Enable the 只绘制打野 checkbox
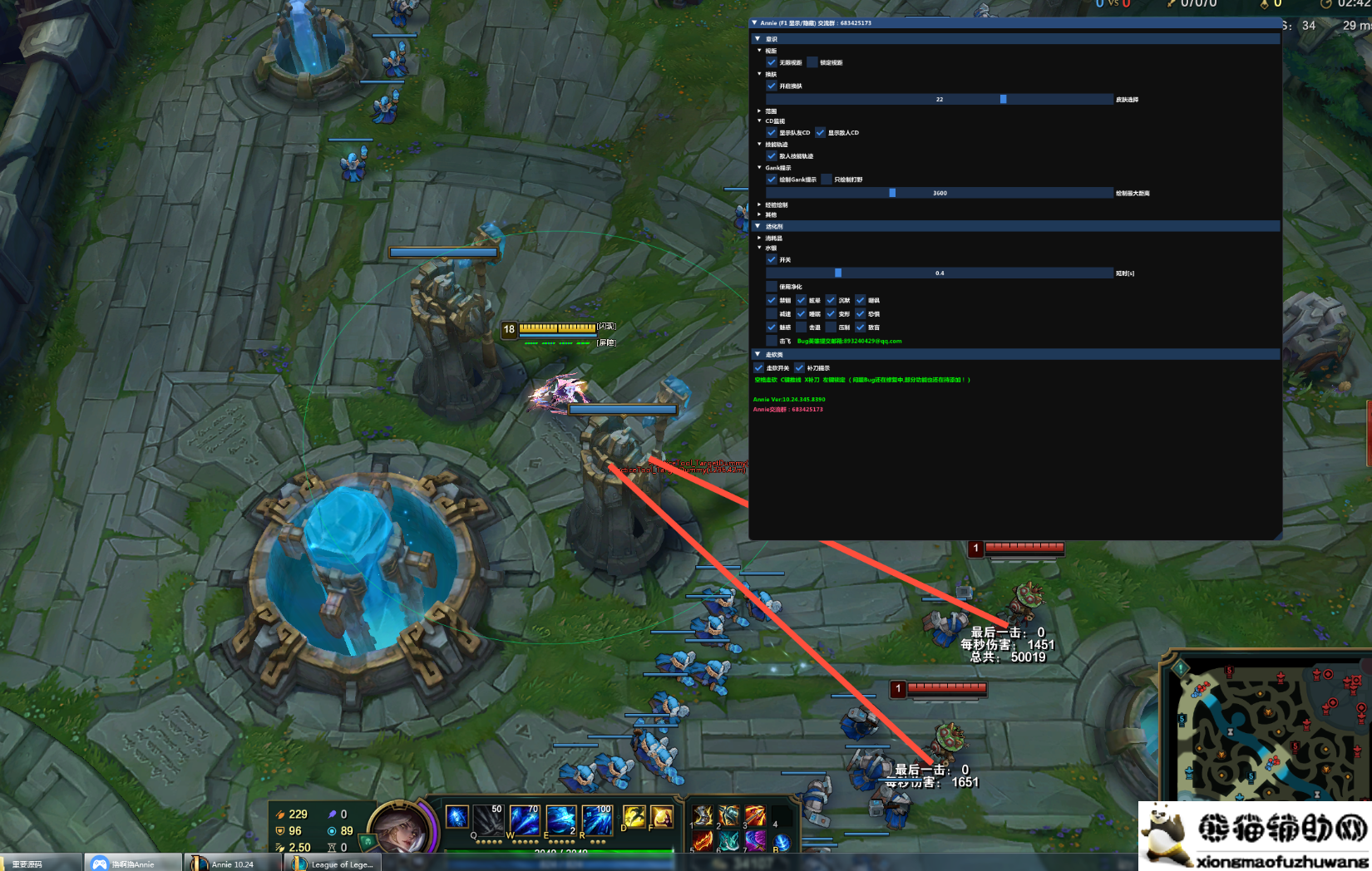 coord(827,180)
